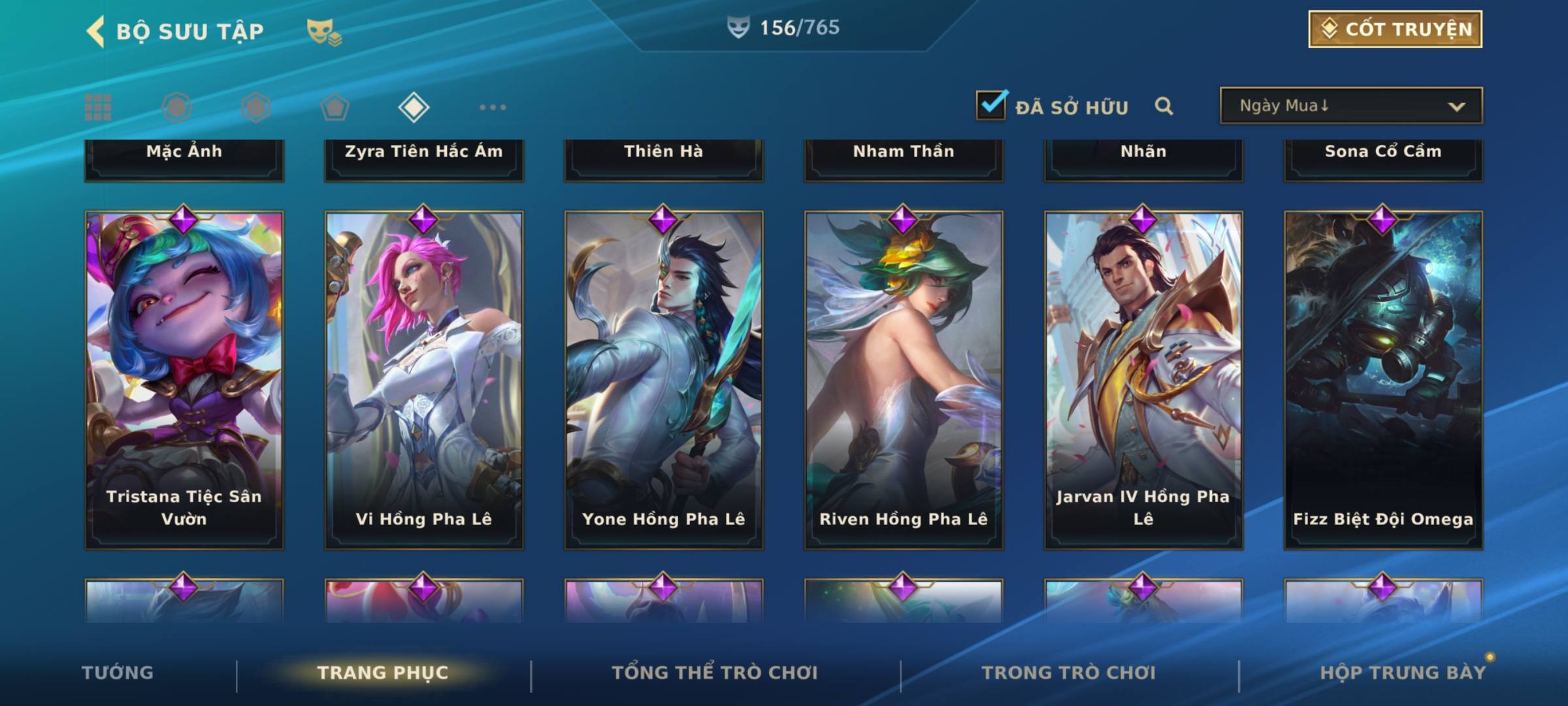Switch to the Tướng tab
This screenshot has width=1568, height=706.
(x=118, y=673)
